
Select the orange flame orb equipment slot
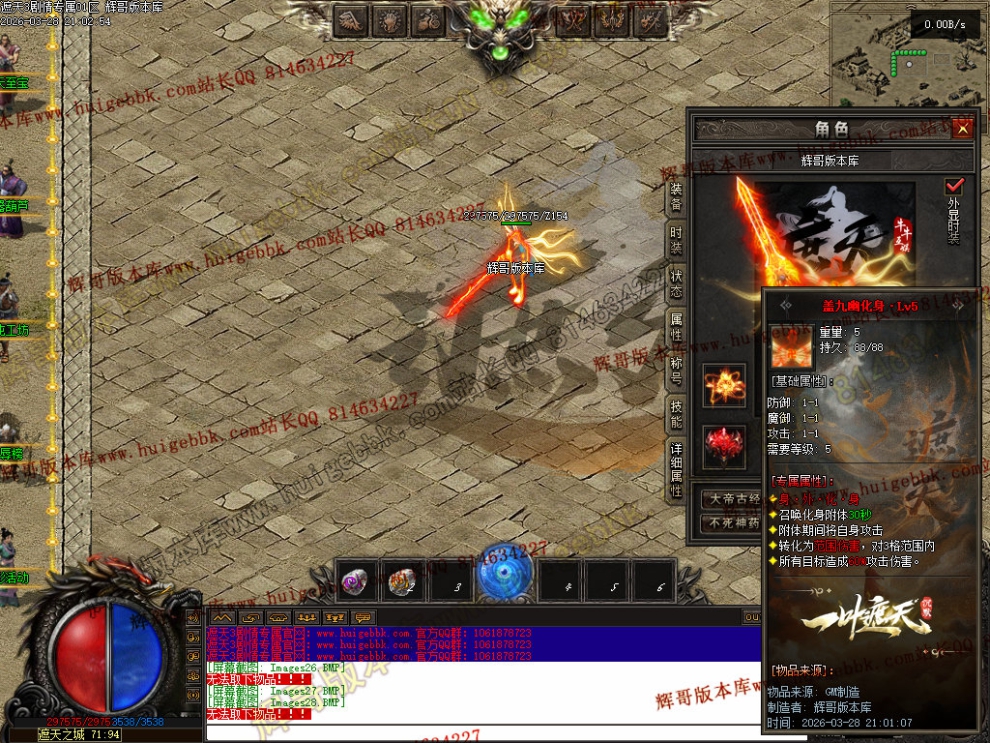[724, 385]
